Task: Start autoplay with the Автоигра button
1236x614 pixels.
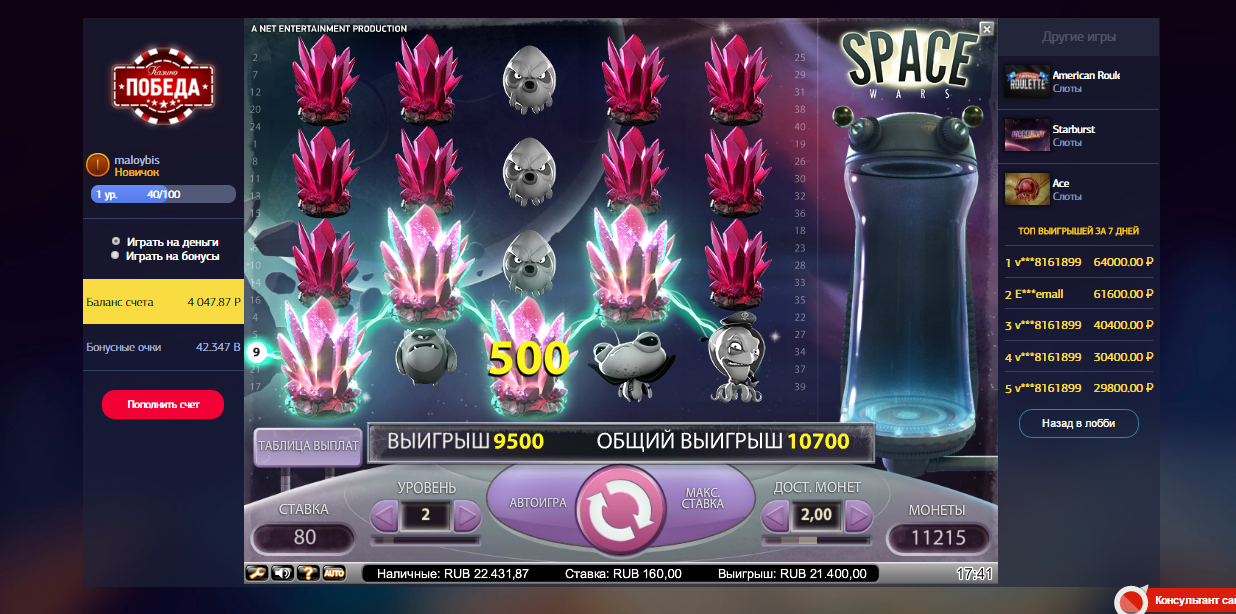Action: point(537,502)
